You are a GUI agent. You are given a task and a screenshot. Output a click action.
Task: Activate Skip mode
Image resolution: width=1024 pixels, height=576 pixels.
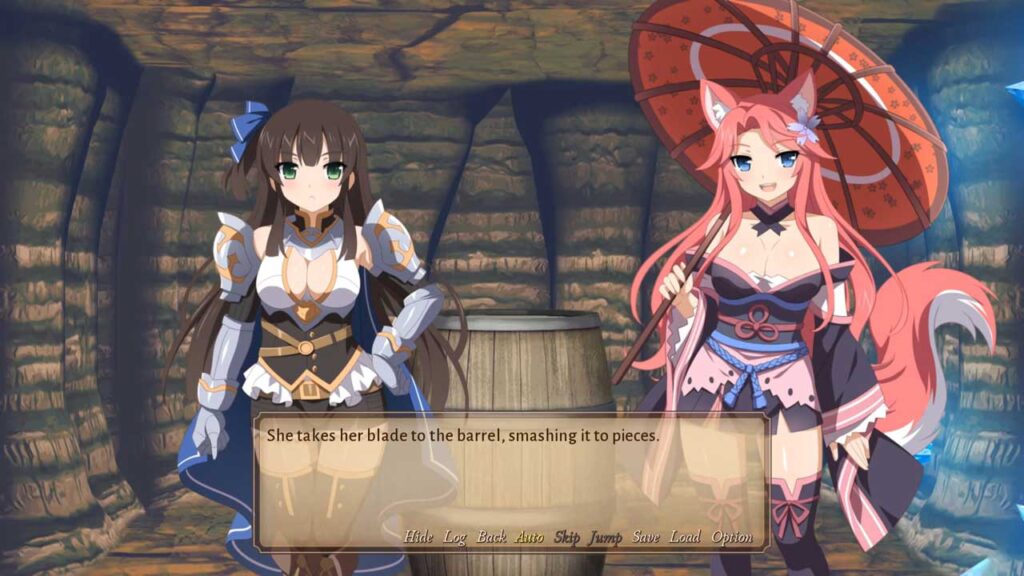(x=566, y=537)
